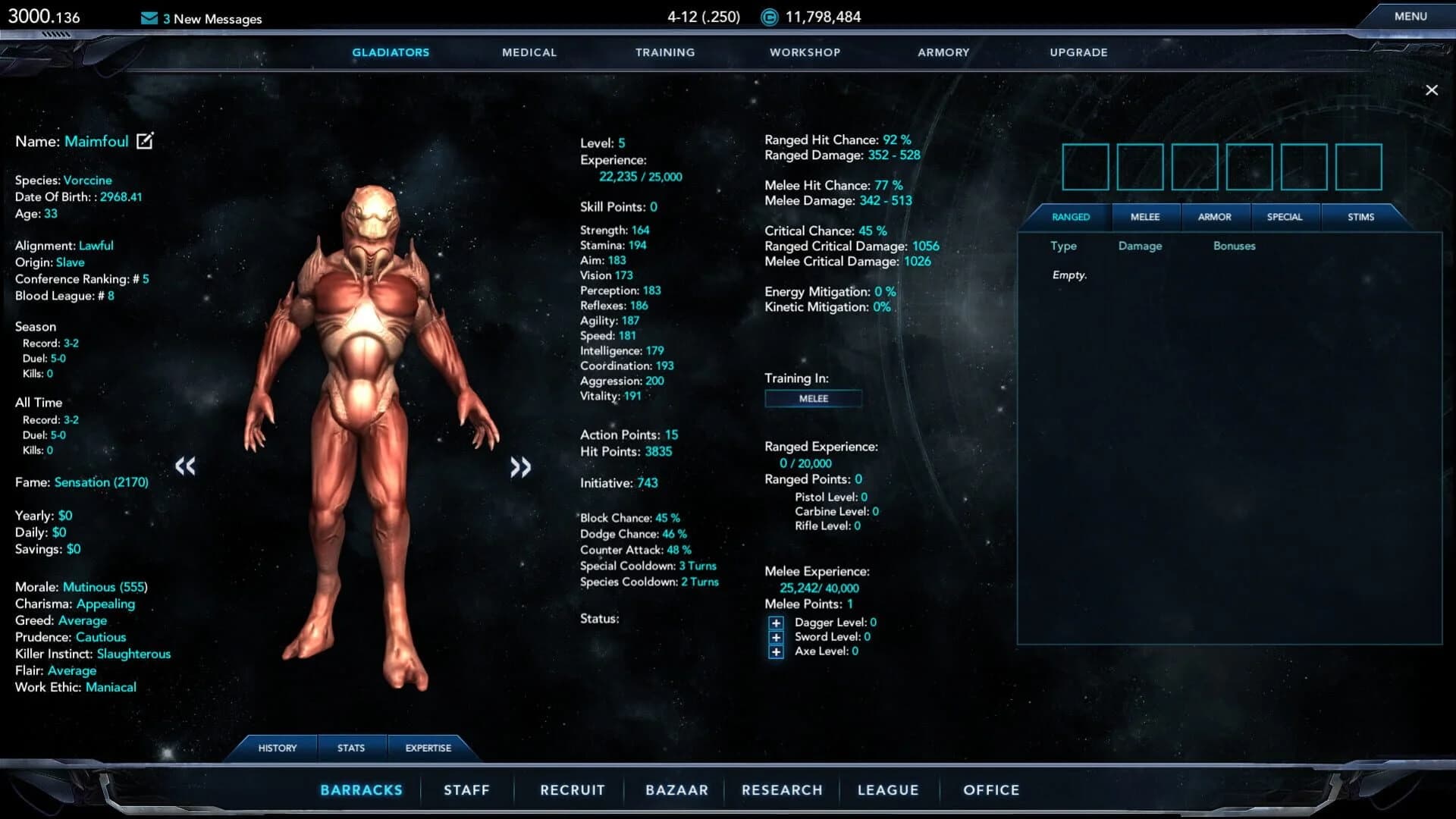
Task: Select the STIMS equipment tab
Action: click(1363, 217)
